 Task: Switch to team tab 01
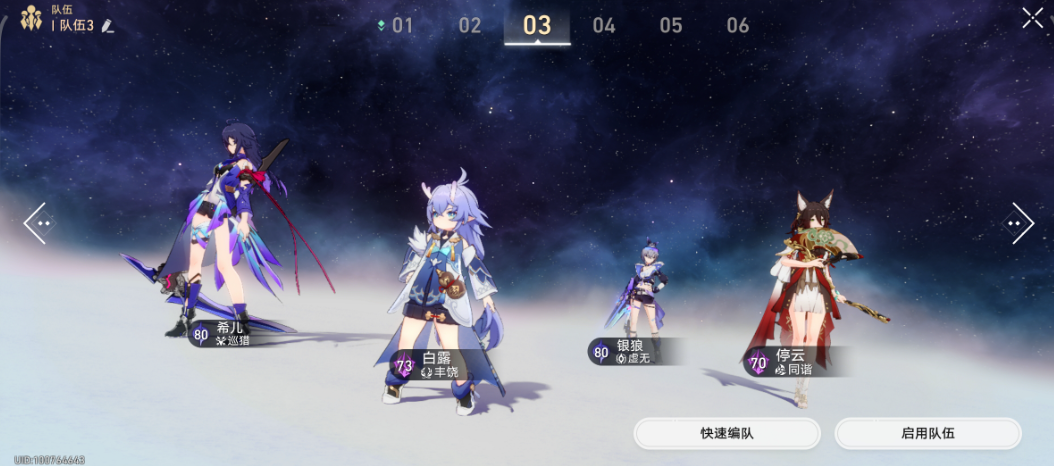[x=402, y=26]
